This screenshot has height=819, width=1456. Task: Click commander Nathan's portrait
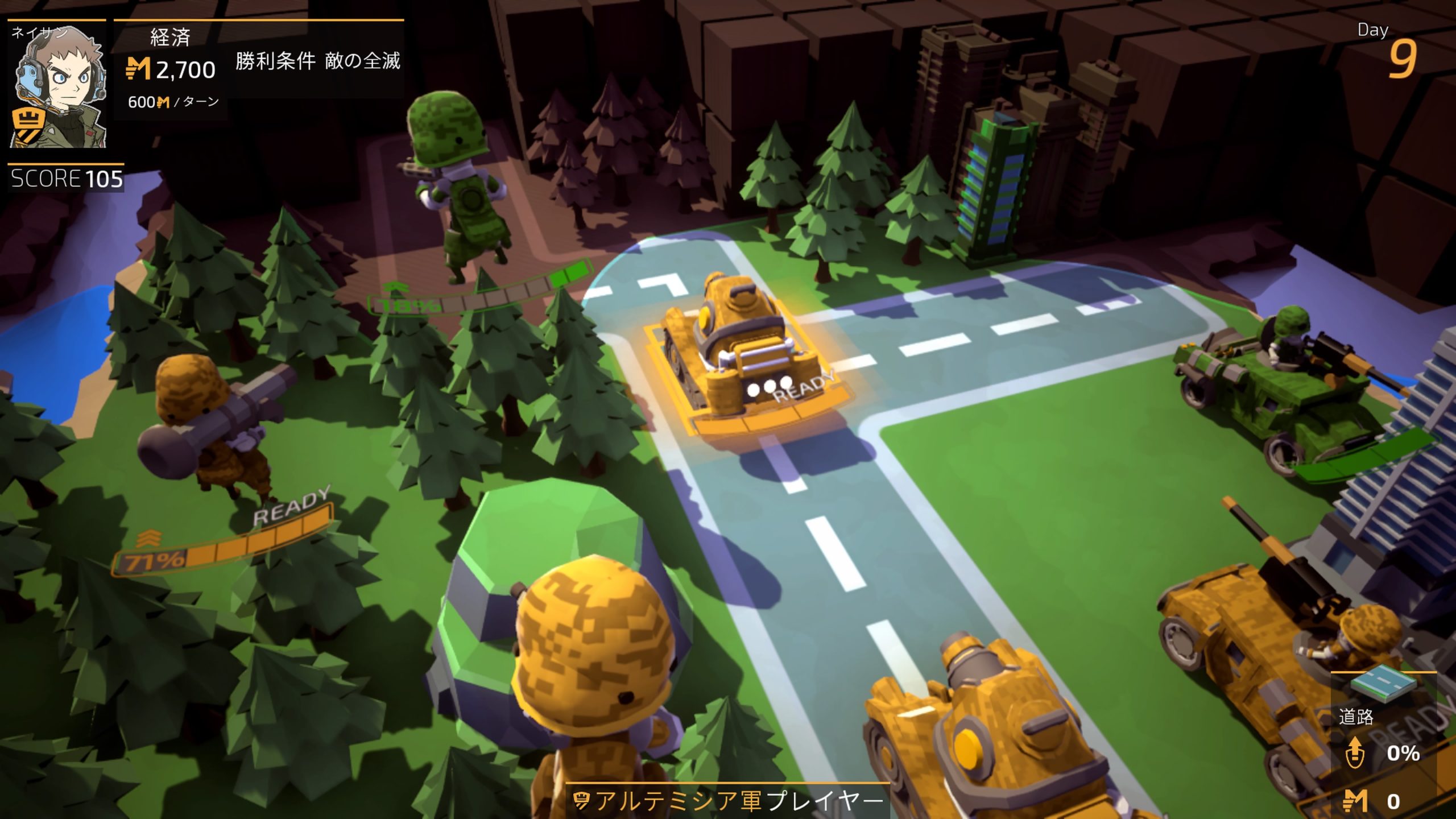click(57, 85)
